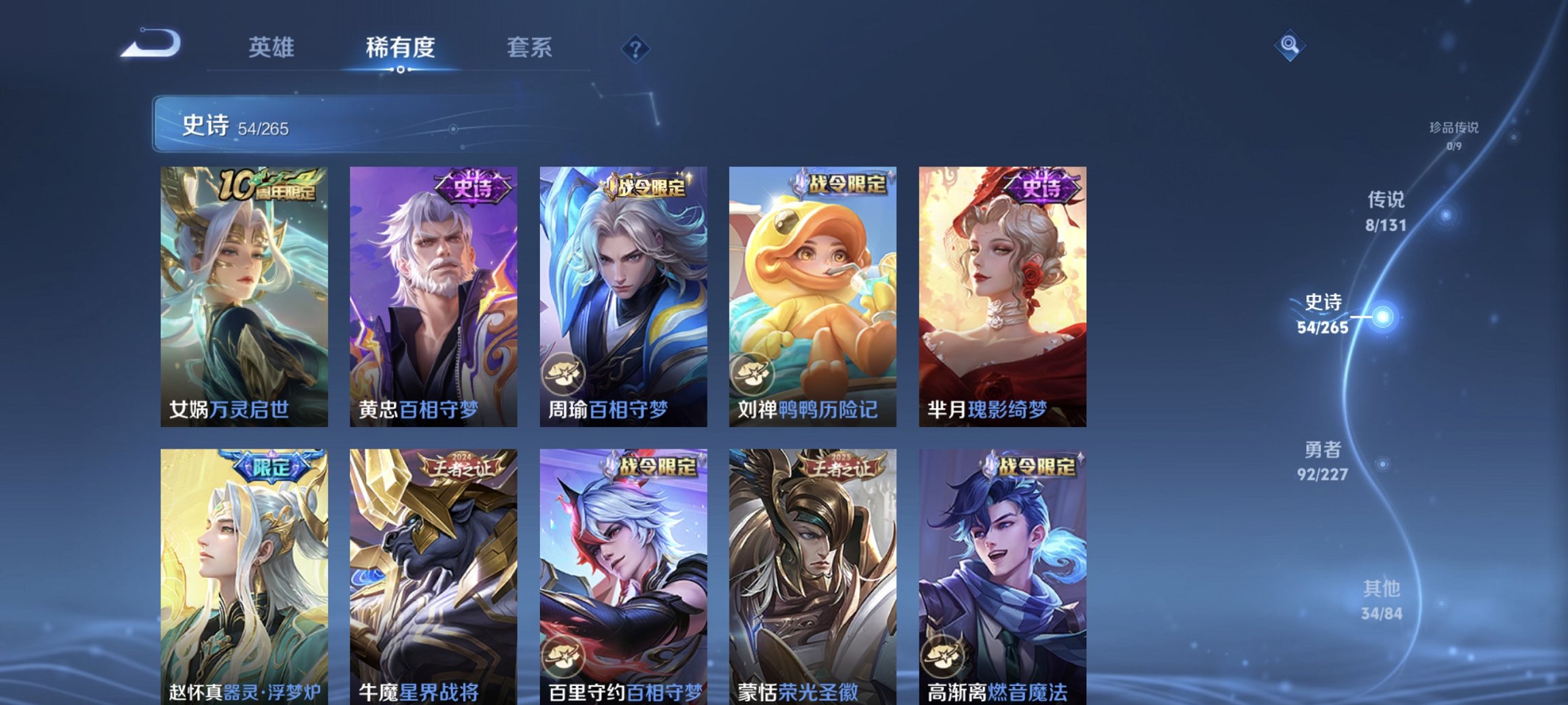Viewport: 1568px width, 705px height.
Task: Switch to the 套系 tab
Action: (x=529, y=47)
